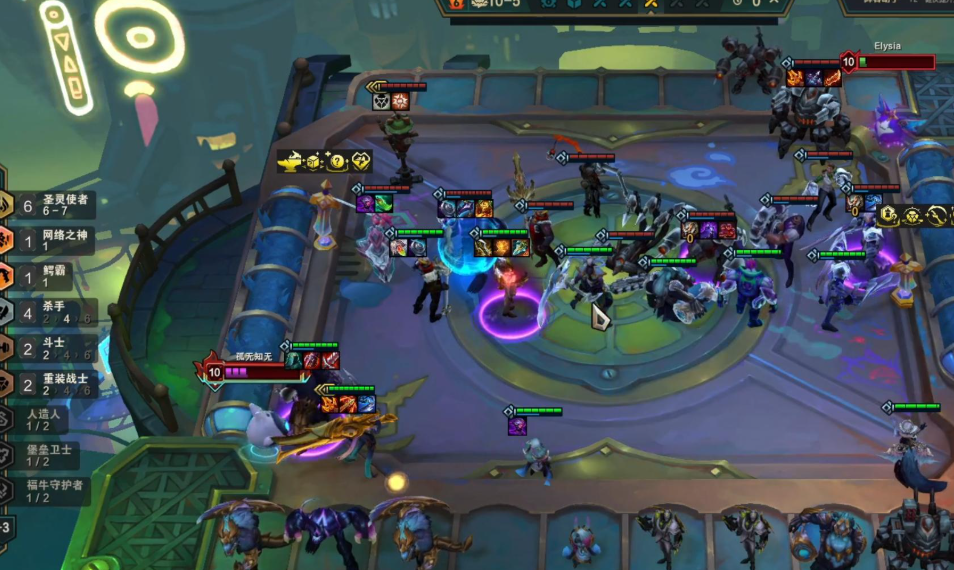Click the gold crossed-swords current round marker
This screenshot has width=954, height=570.
coord(651,4)
